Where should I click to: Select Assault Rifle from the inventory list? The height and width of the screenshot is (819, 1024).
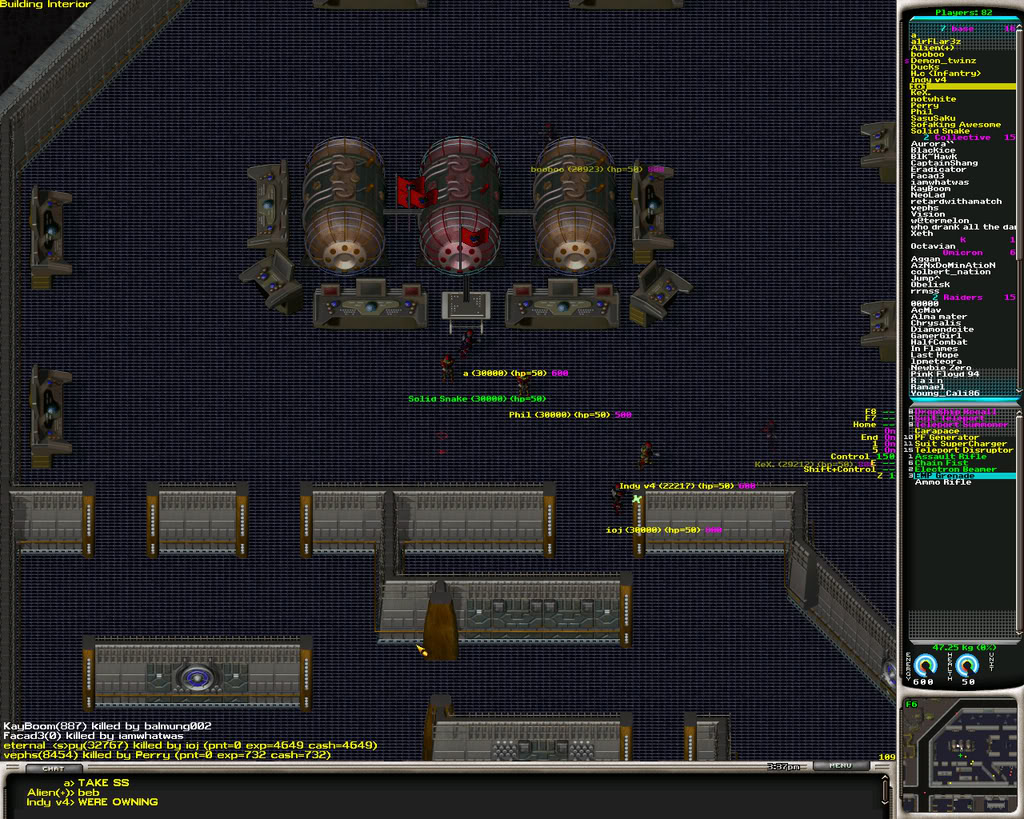pyautogui.click(x=950, y=457)
